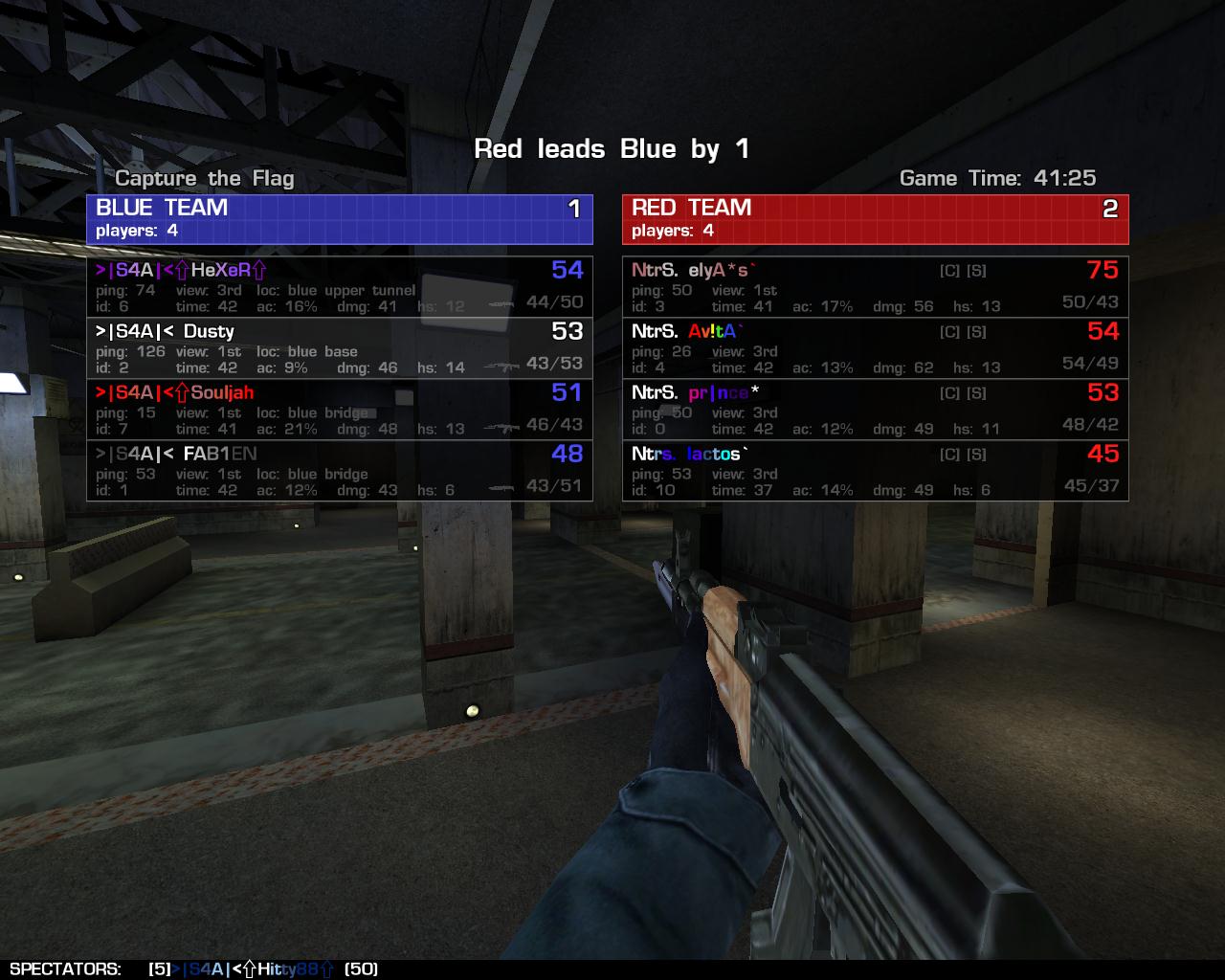1225x980 pixels.
Task: Choose Av!tA's player row
Action: pyautogui.click(x=875, y=347)
